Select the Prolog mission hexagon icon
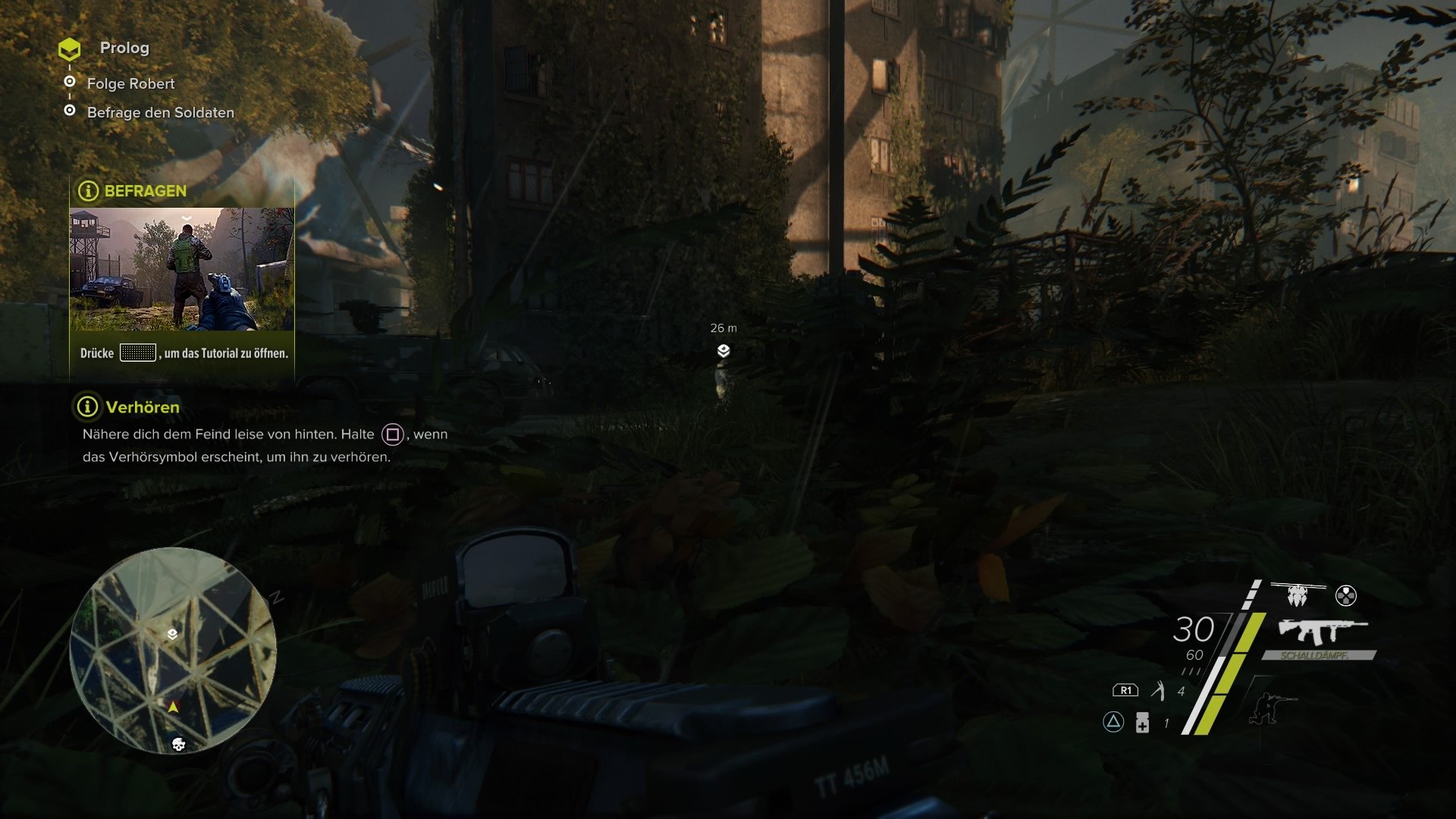 (x=70, y=49)
